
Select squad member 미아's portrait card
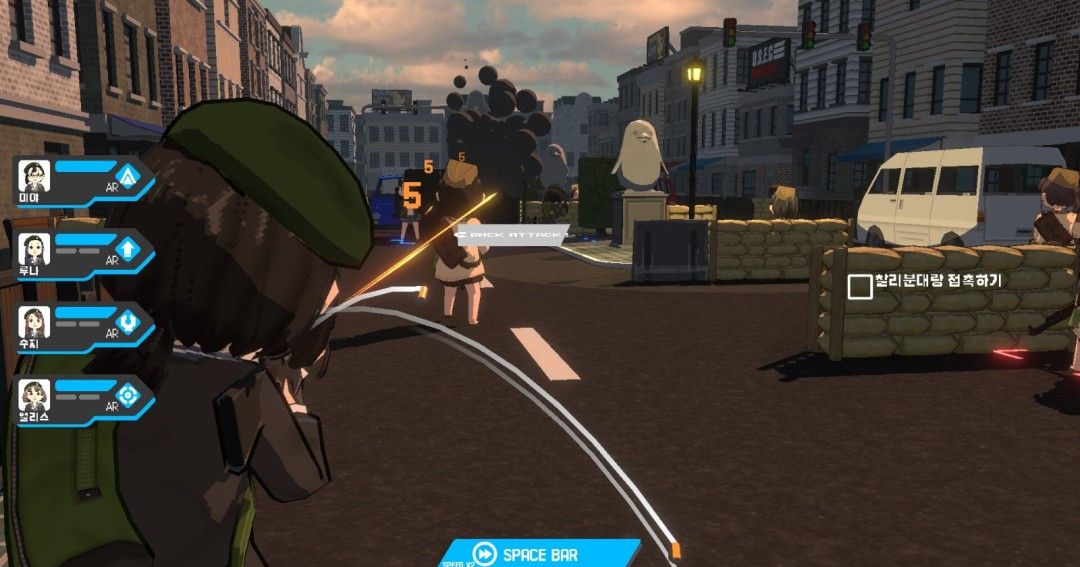pyautogui.click(x=34, y=178)
